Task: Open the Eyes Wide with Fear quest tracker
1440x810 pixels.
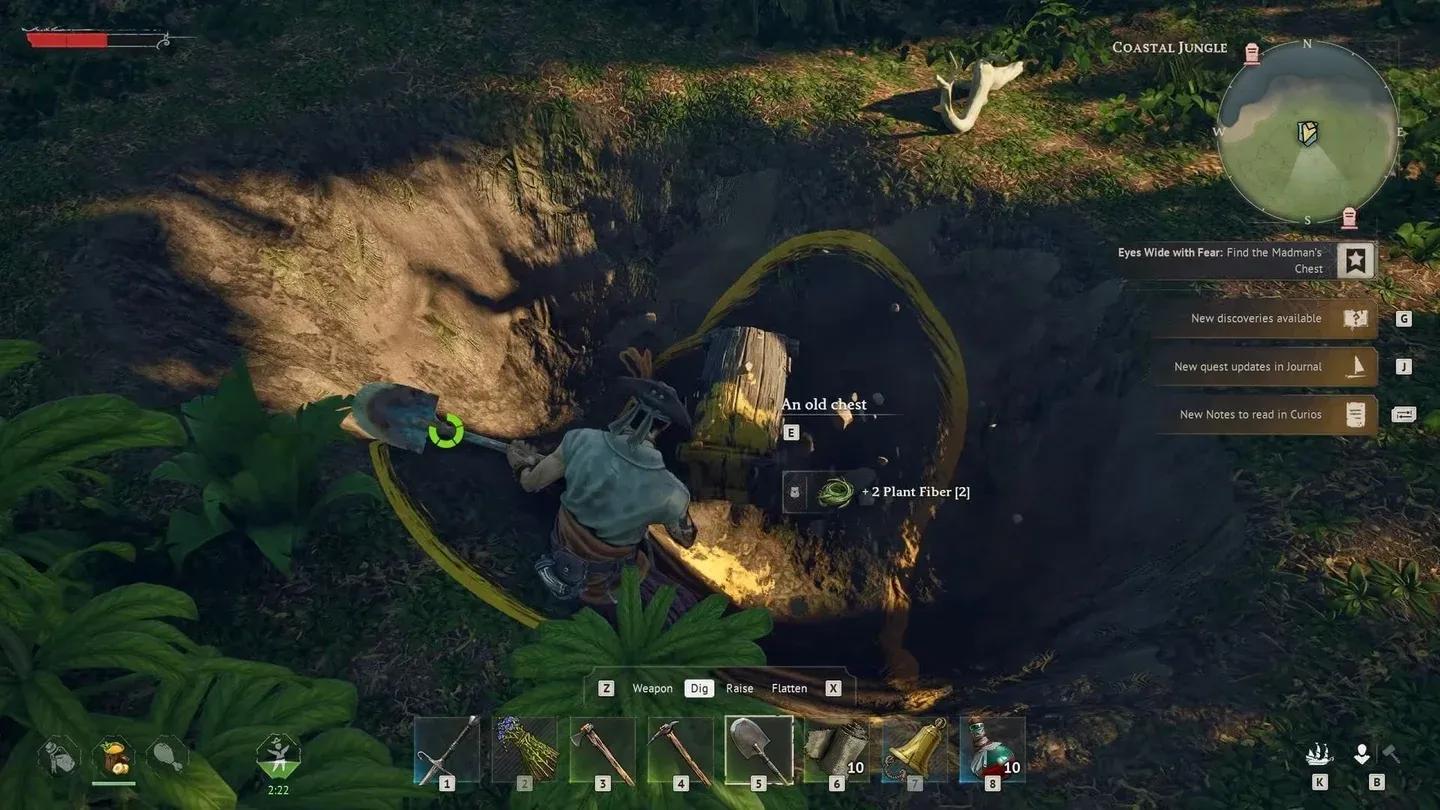Action: [x=1246, y=261]
